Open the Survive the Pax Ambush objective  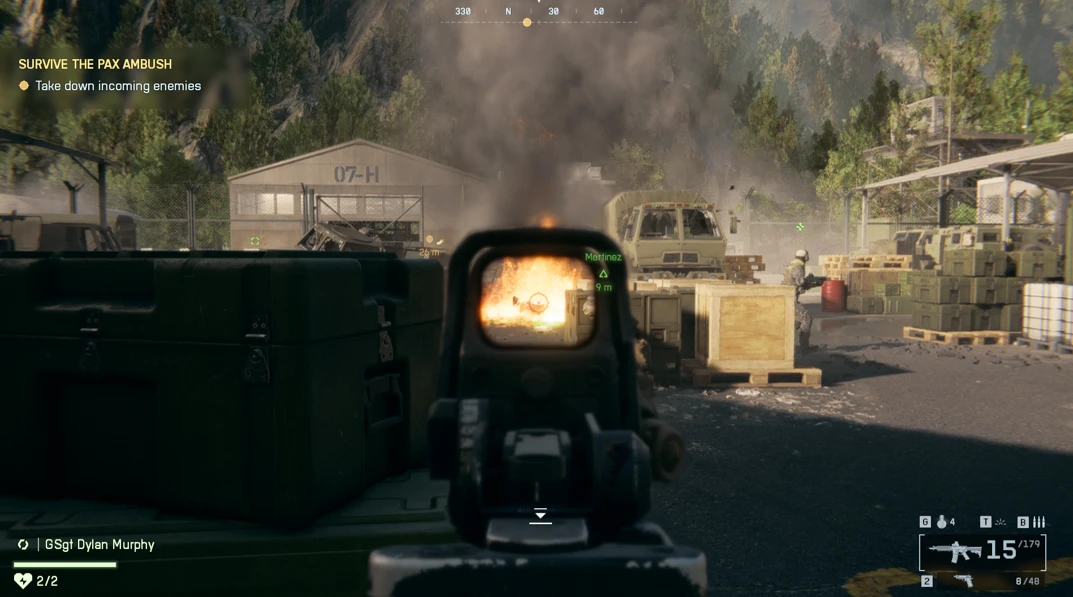point(95,64)
